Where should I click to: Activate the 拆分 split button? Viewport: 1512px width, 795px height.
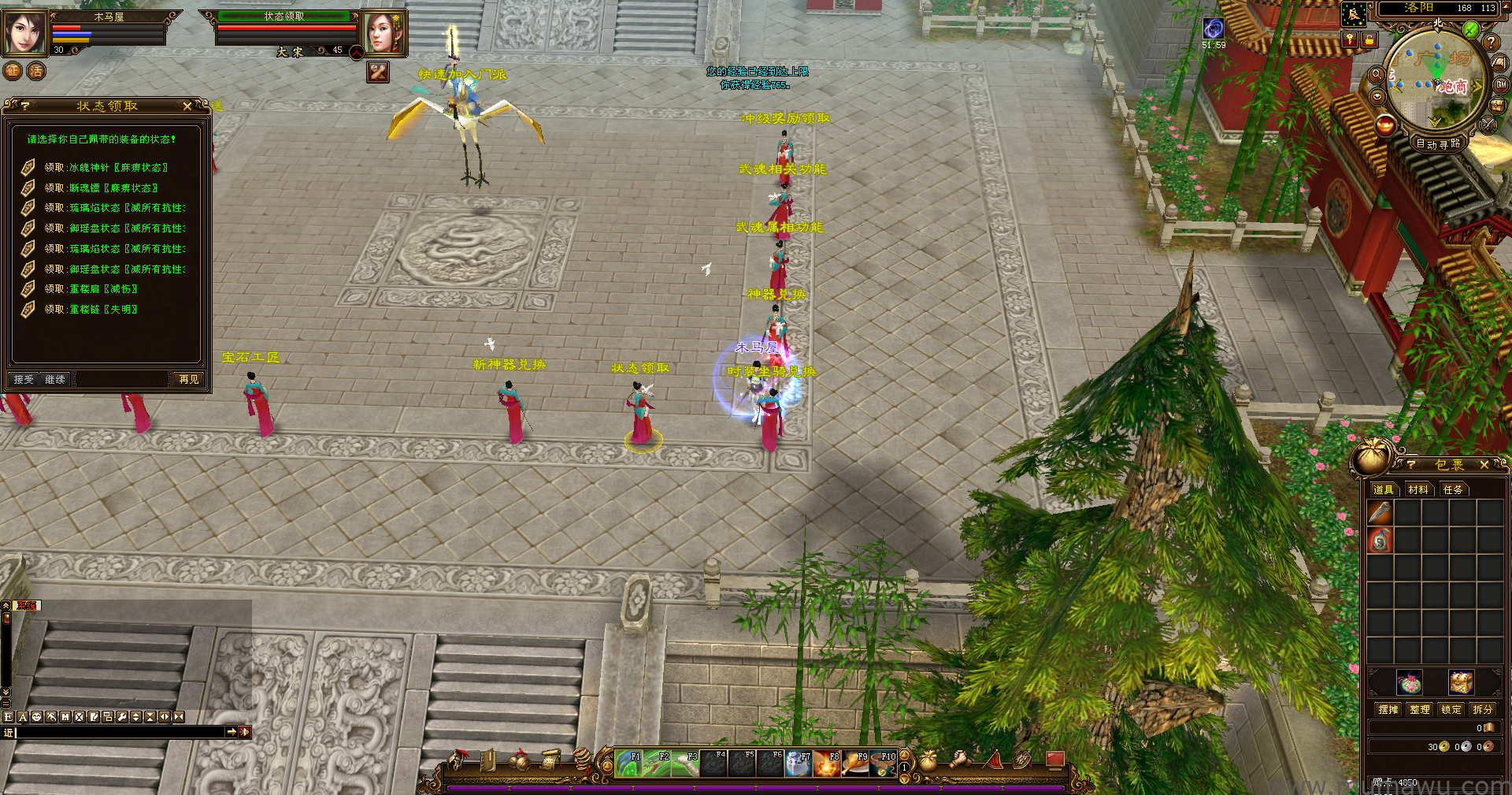tap(1483, 709)
